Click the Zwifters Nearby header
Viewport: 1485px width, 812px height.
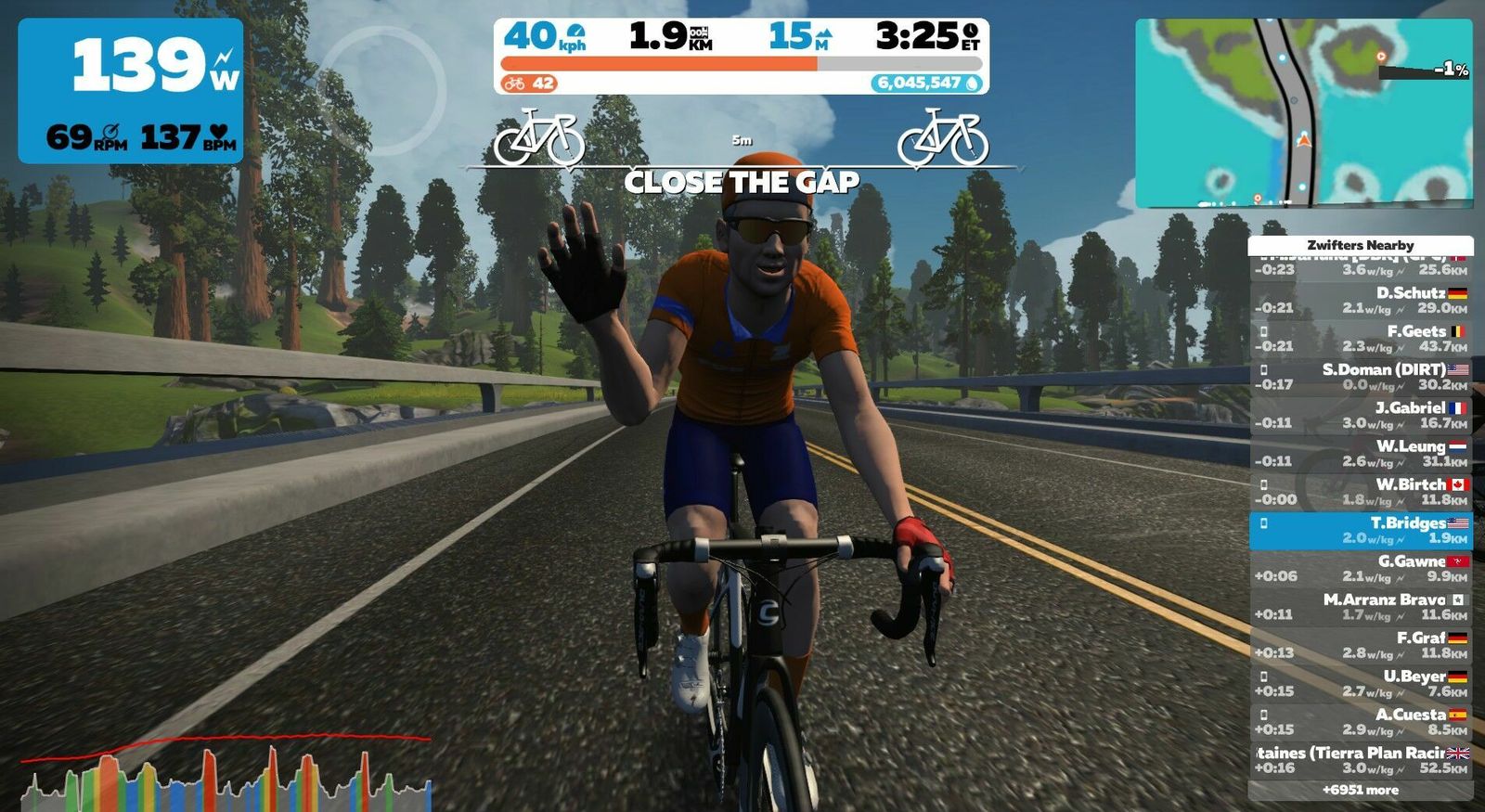click(x=1361, y=245)
